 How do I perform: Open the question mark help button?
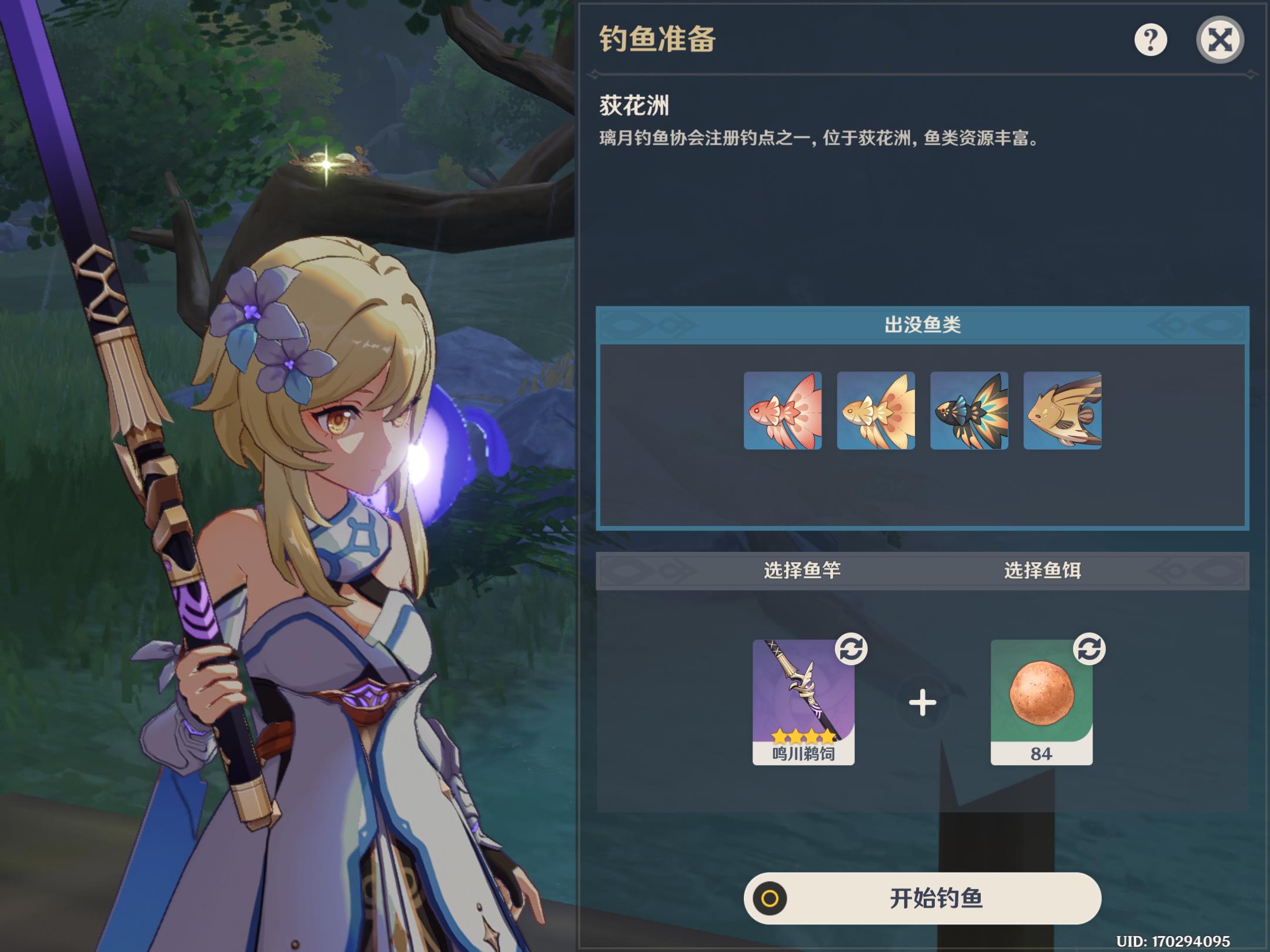(1150, 40)
